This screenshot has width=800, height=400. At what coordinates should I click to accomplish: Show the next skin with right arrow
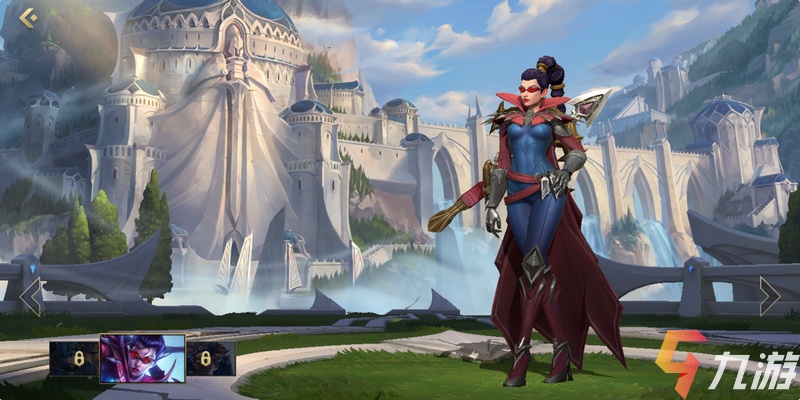click(x=768, y=296)
